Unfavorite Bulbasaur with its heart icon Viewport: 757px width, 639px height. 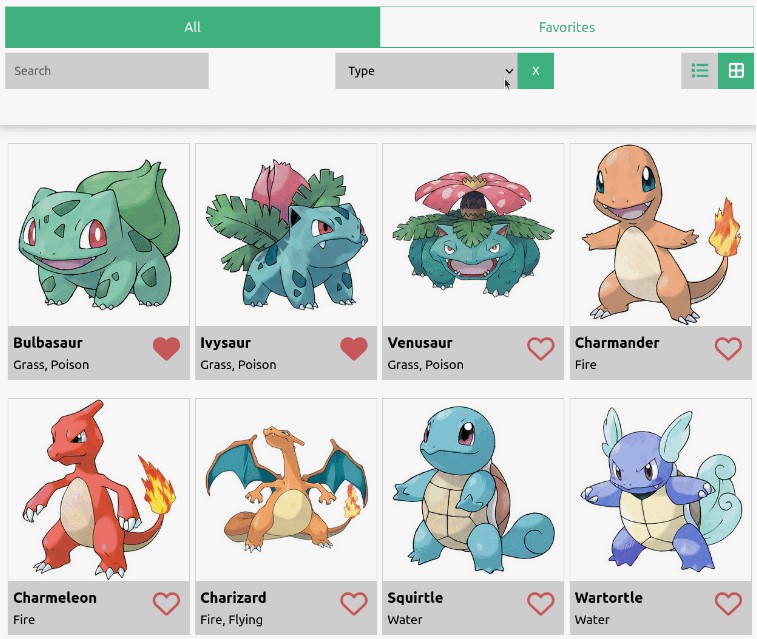click(167, 348)
